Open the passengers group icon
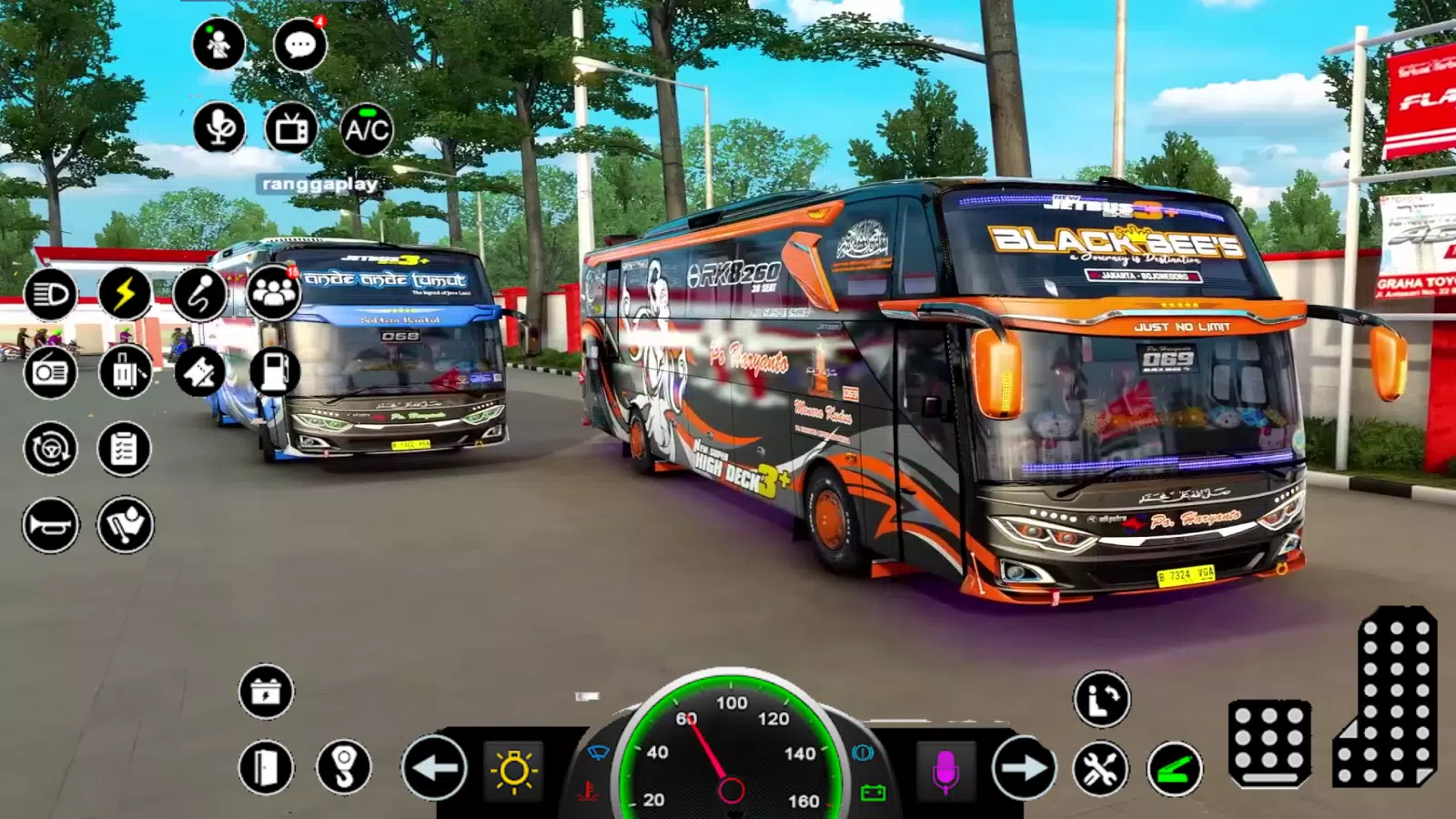The width and height of the screenshot is (1456, 819). point(273,293)
